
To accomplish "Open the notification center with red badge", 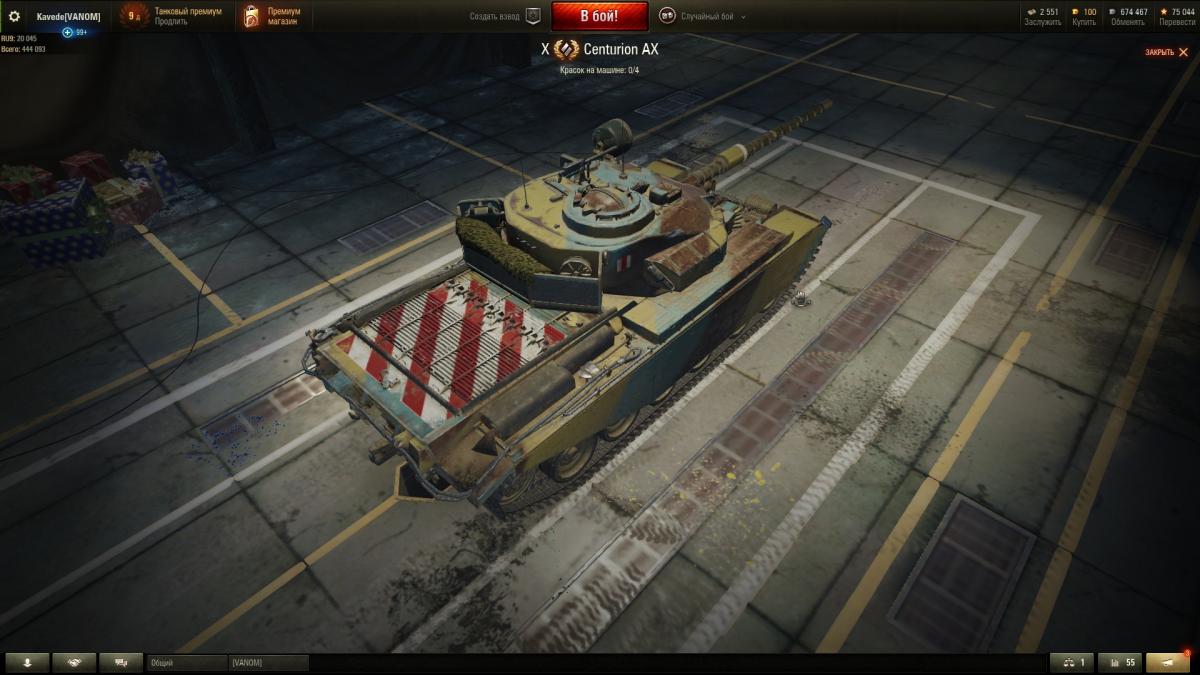I will coord(1167,663).
